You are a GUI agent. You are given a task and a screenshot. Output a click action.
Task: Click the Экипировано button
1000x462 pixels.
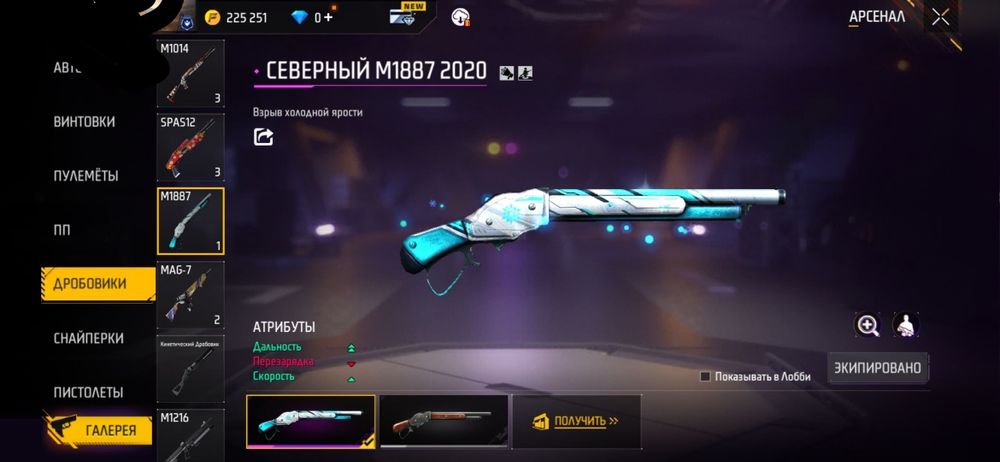[x=877, y=368]
